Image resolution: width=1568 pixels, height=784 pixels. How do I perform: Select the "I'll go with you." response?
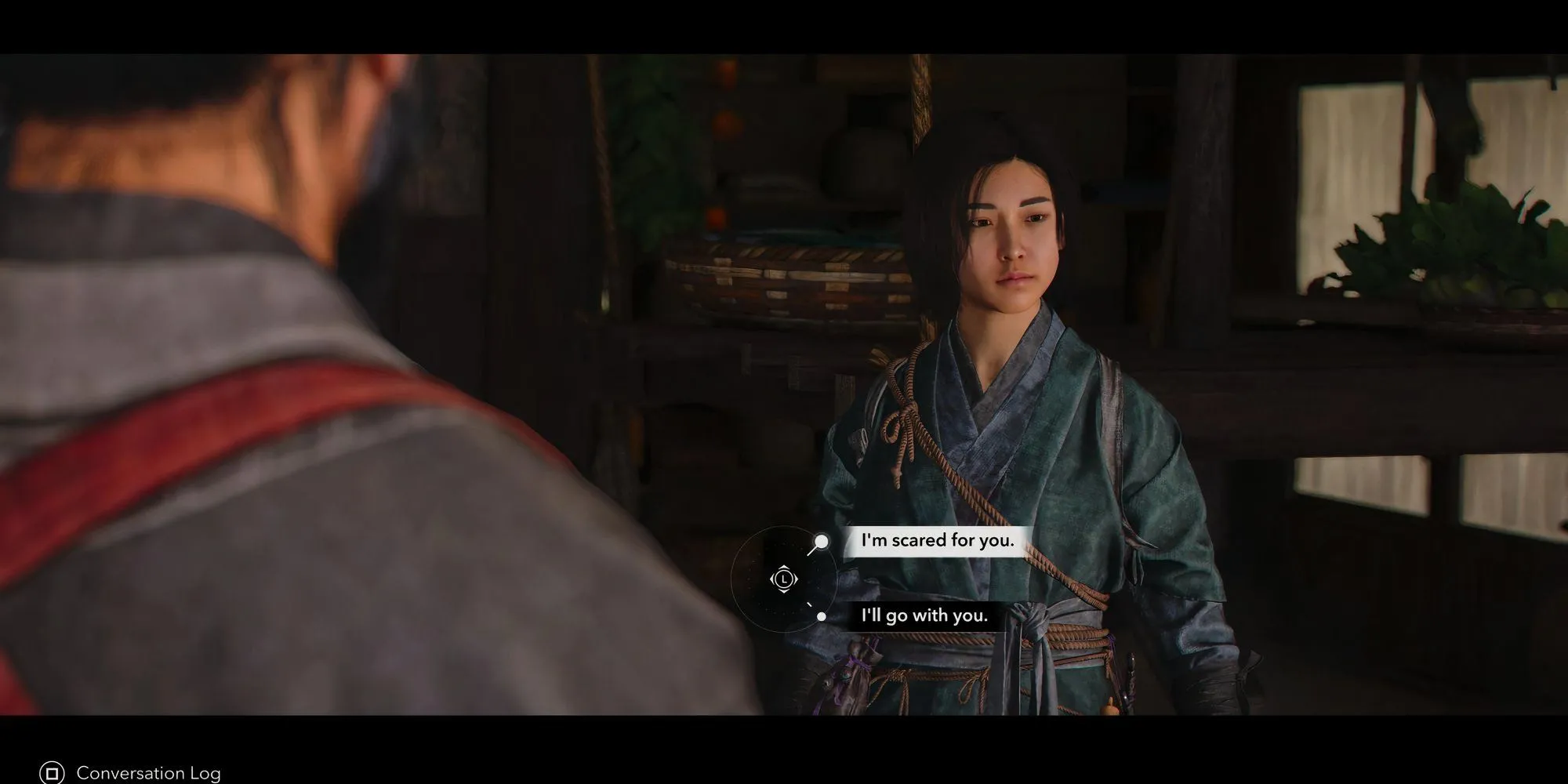924,616
